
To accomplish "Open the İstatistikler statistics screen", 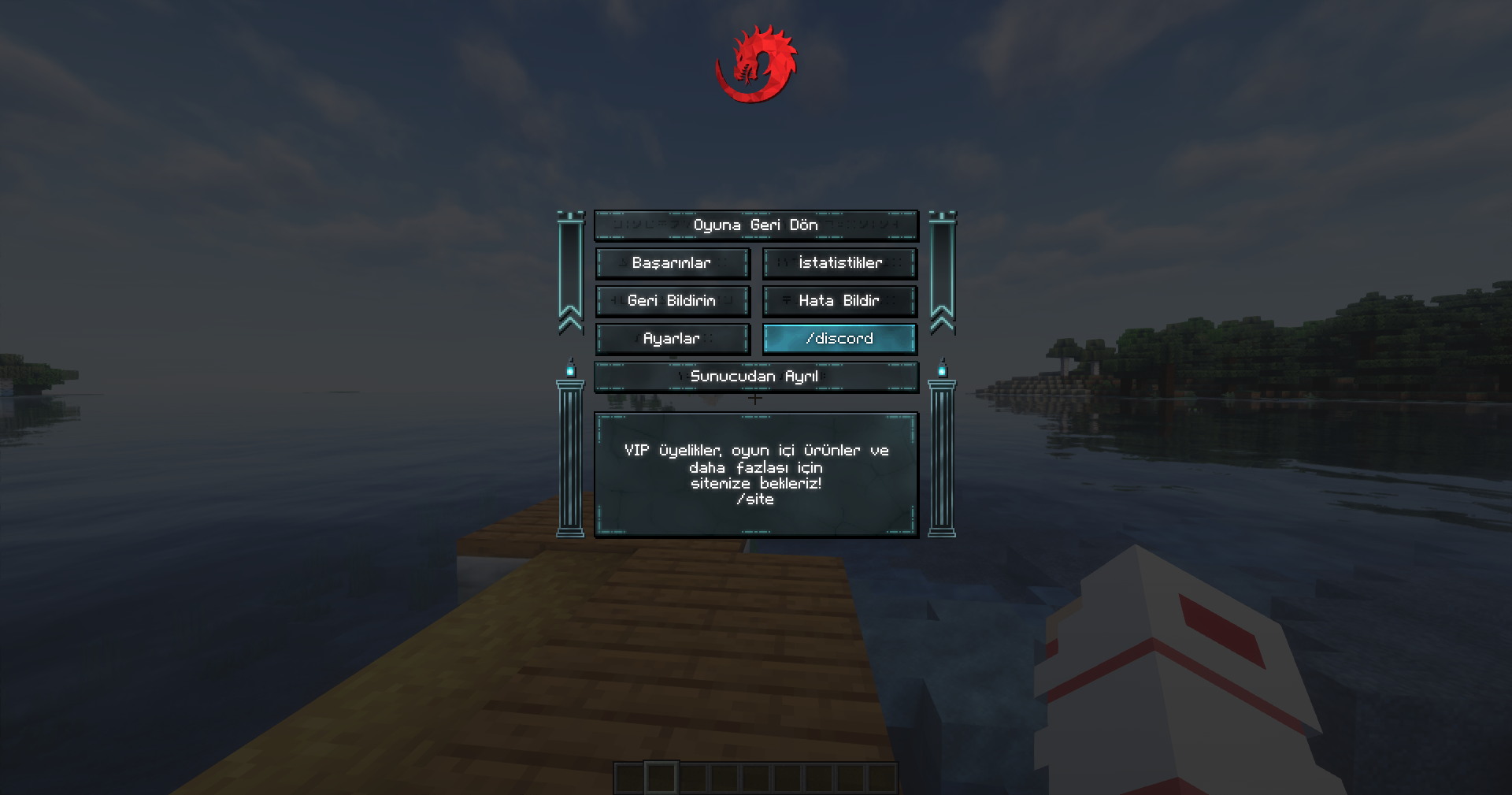I will point(839,263).
